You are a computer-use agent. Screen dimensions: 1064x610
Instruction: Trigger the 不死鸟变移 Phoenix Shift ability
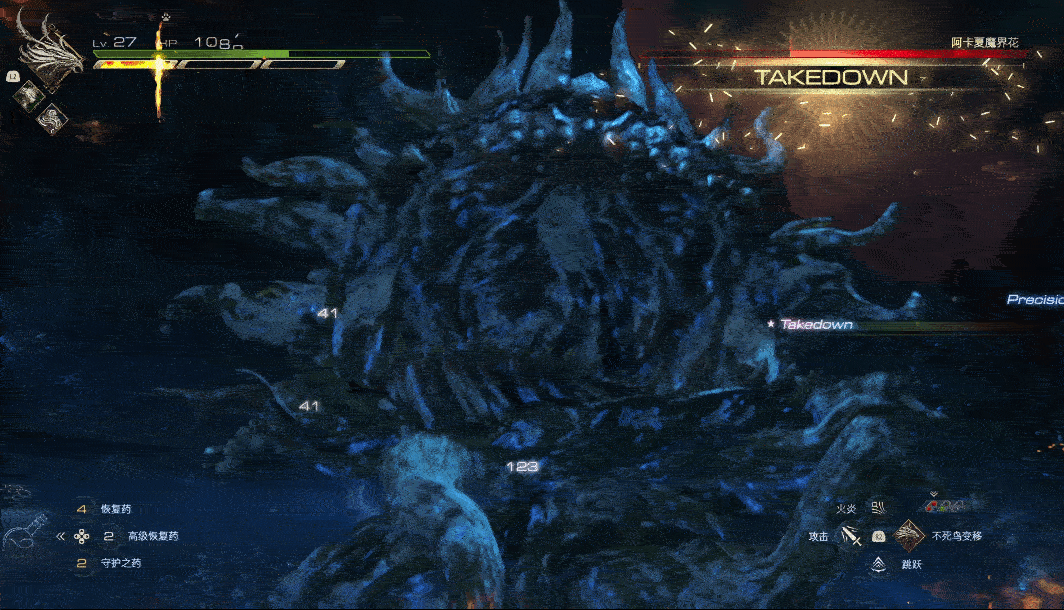tap(909, 536)
